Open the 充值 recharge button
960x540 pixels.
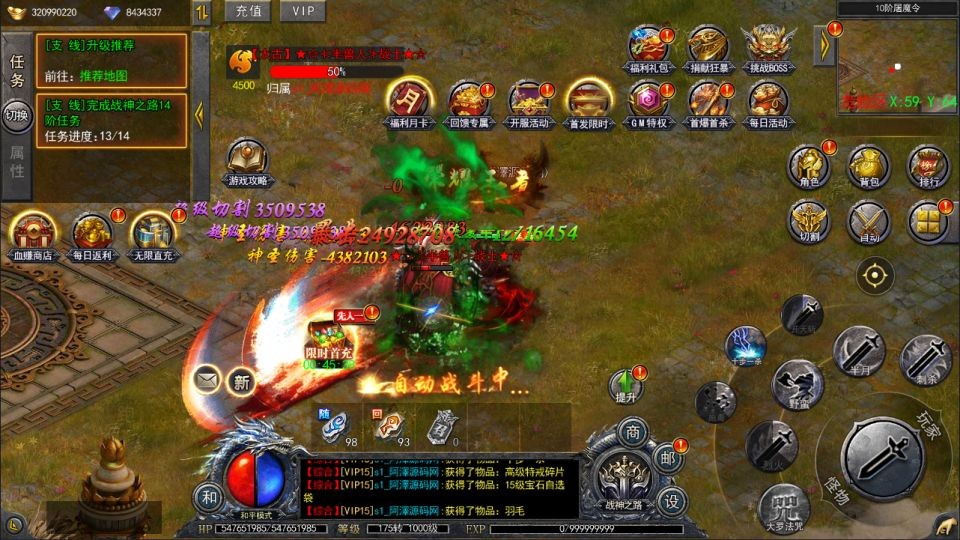click(248, 11)
